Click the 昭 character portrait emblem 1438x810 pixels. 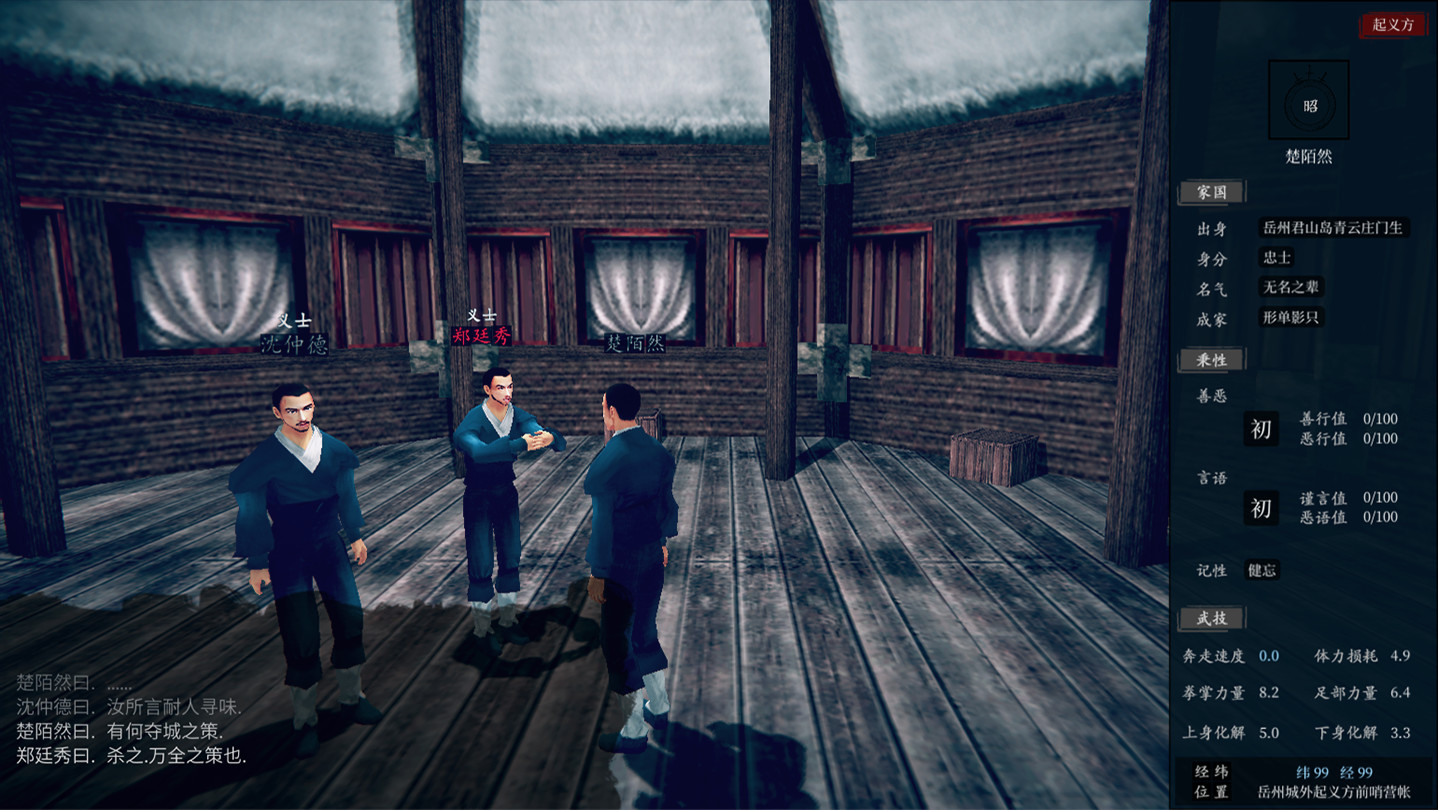tap(1308, 98)
